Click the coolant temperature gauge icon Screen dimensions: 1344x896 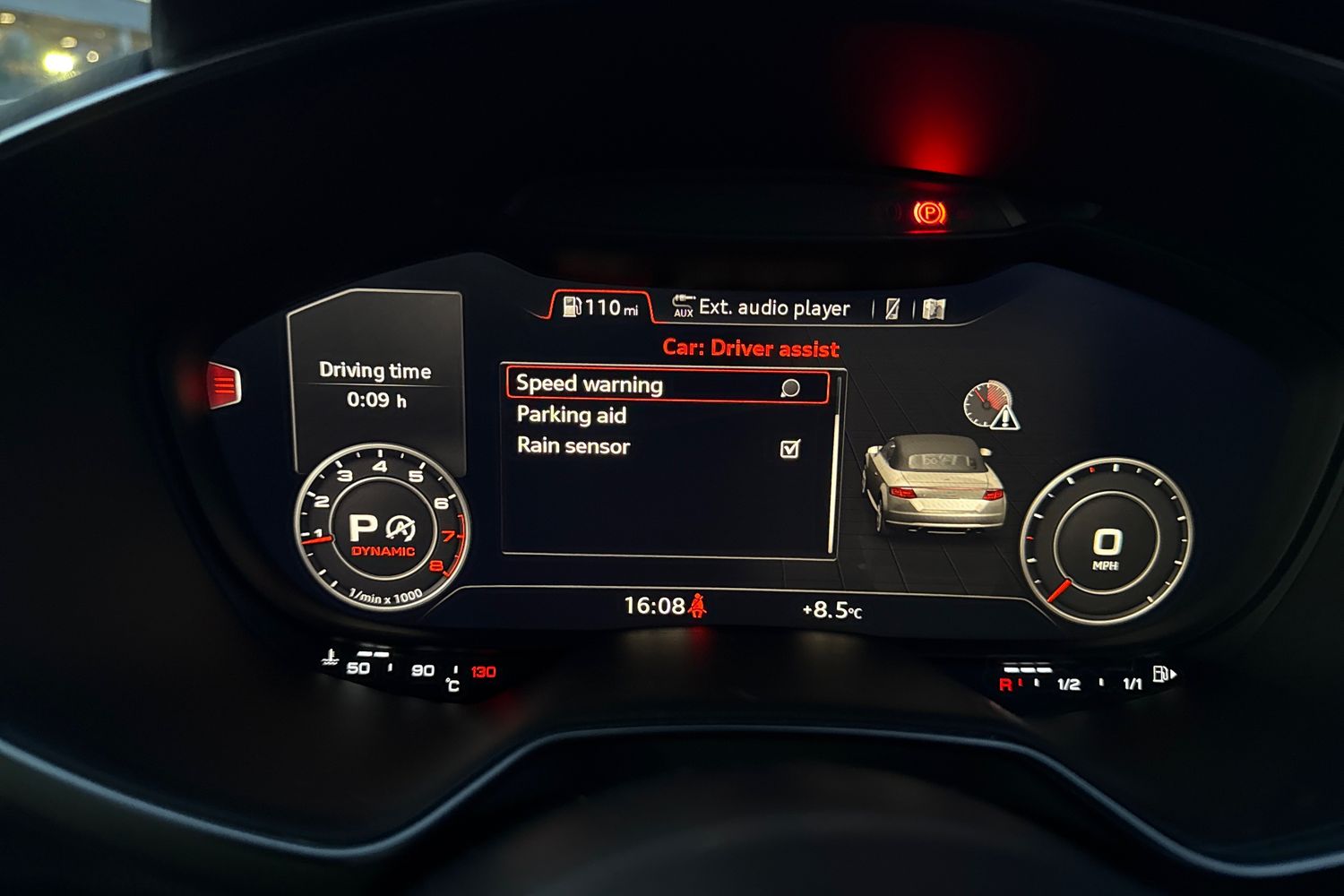click(332, 657)
